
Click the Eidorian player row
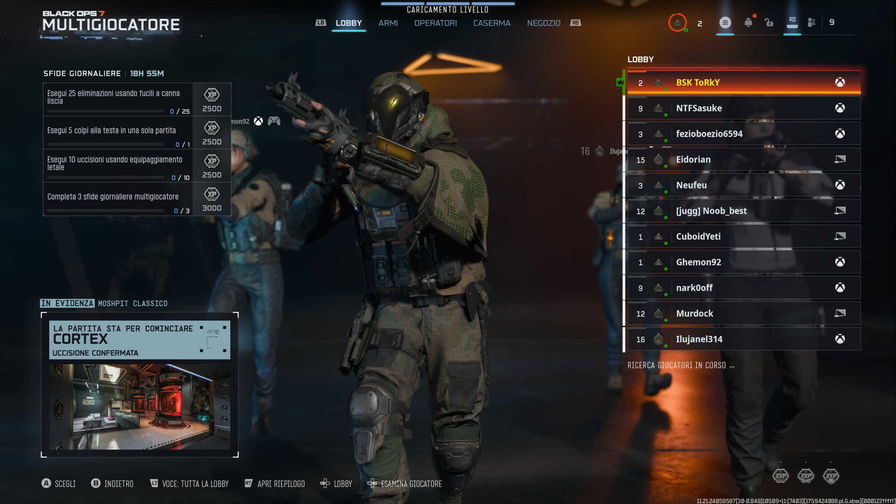tap(740, 160)
